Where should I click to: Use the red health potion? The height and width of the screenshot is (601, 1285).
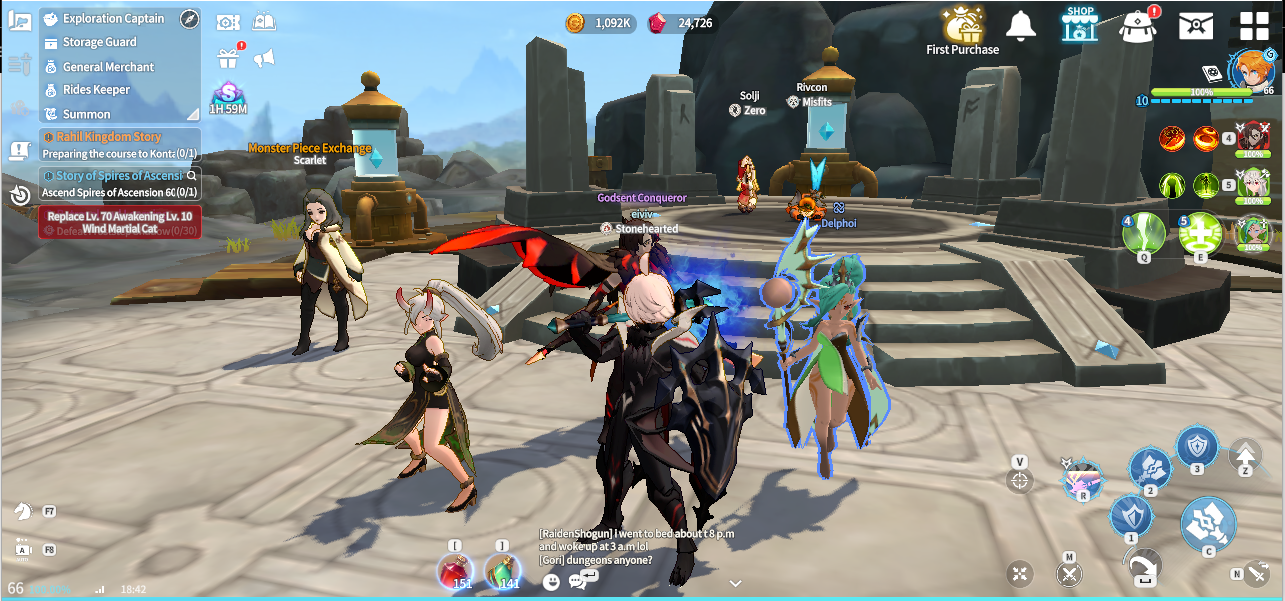pos(455,570)
